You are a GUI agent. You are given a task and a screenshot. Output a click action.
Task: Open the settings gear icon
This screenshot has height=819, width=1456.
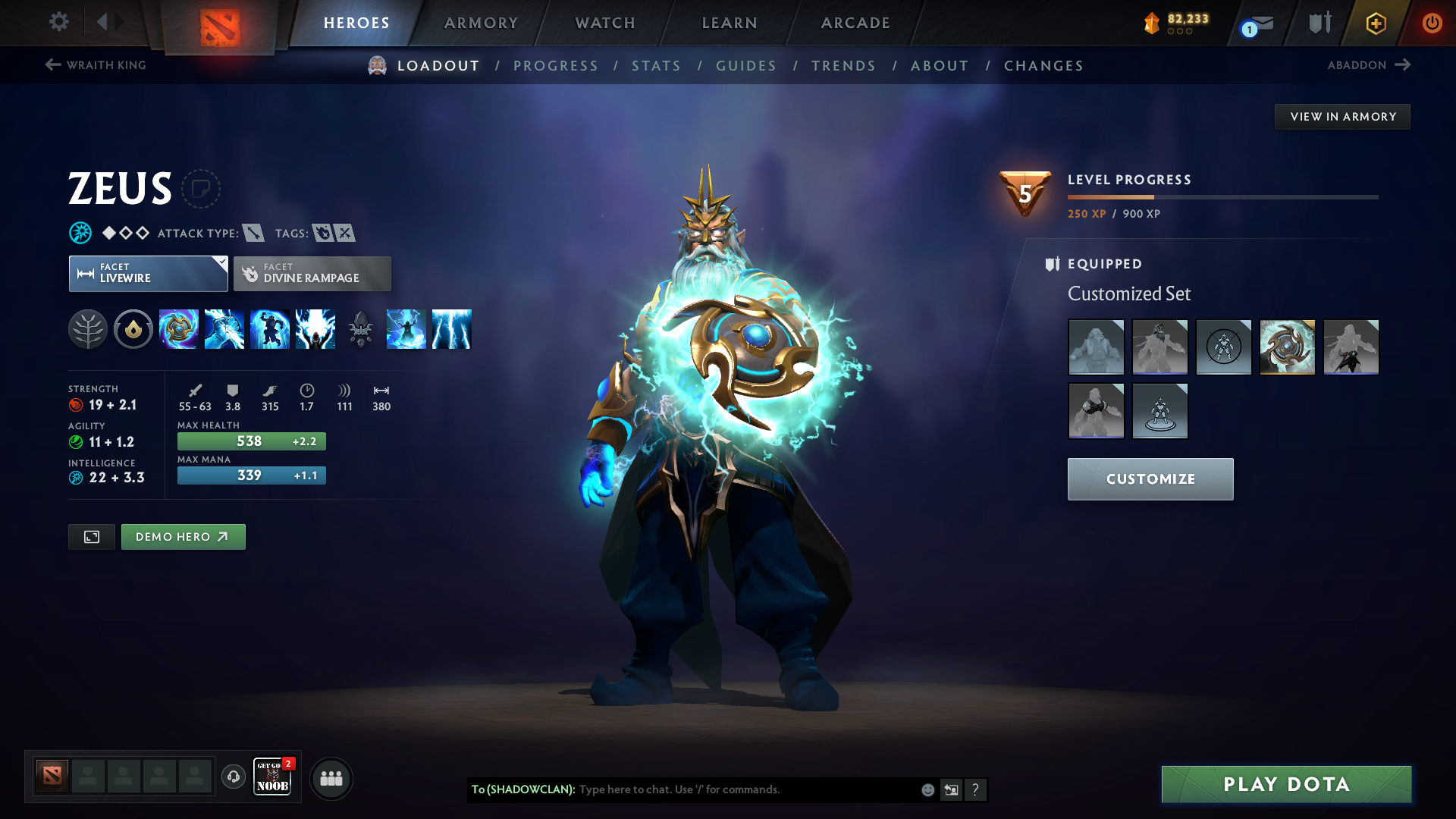[x=59, y=22]
